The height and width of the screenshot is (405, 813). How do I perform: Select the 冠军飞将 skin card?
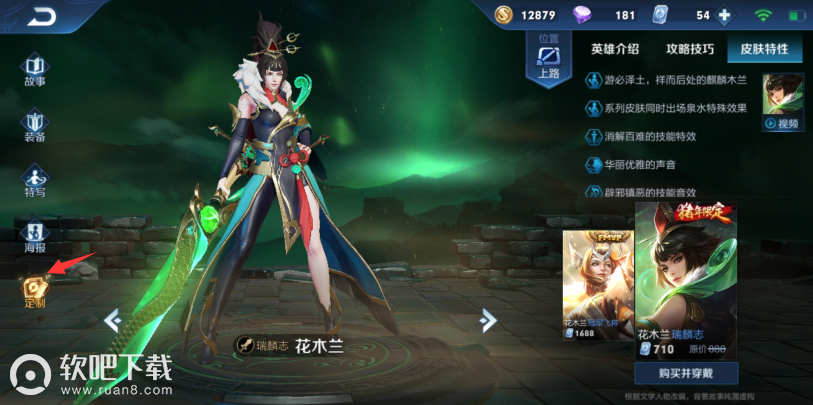pos(597,285)
